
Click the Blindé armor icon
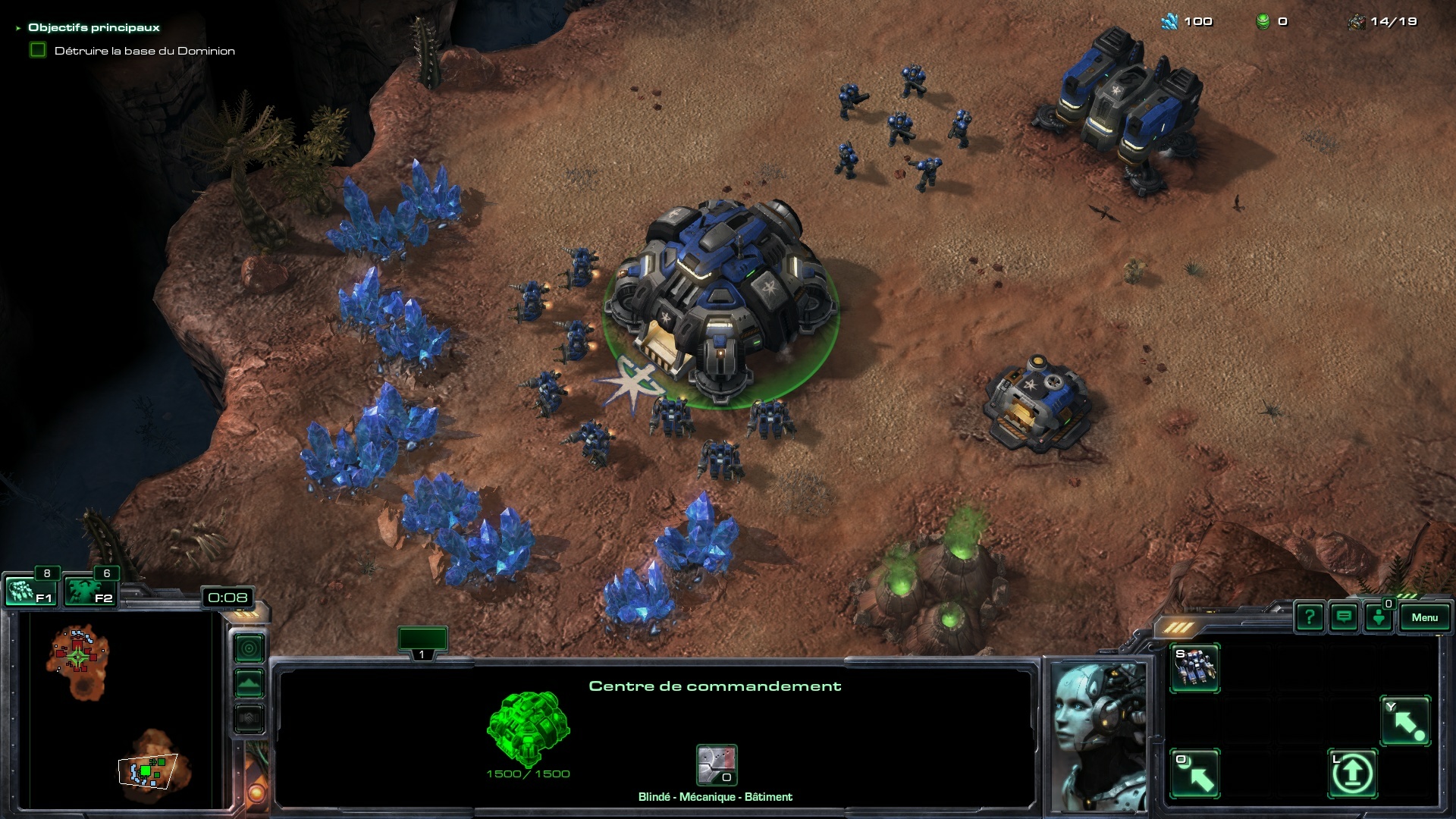[716, 765]
